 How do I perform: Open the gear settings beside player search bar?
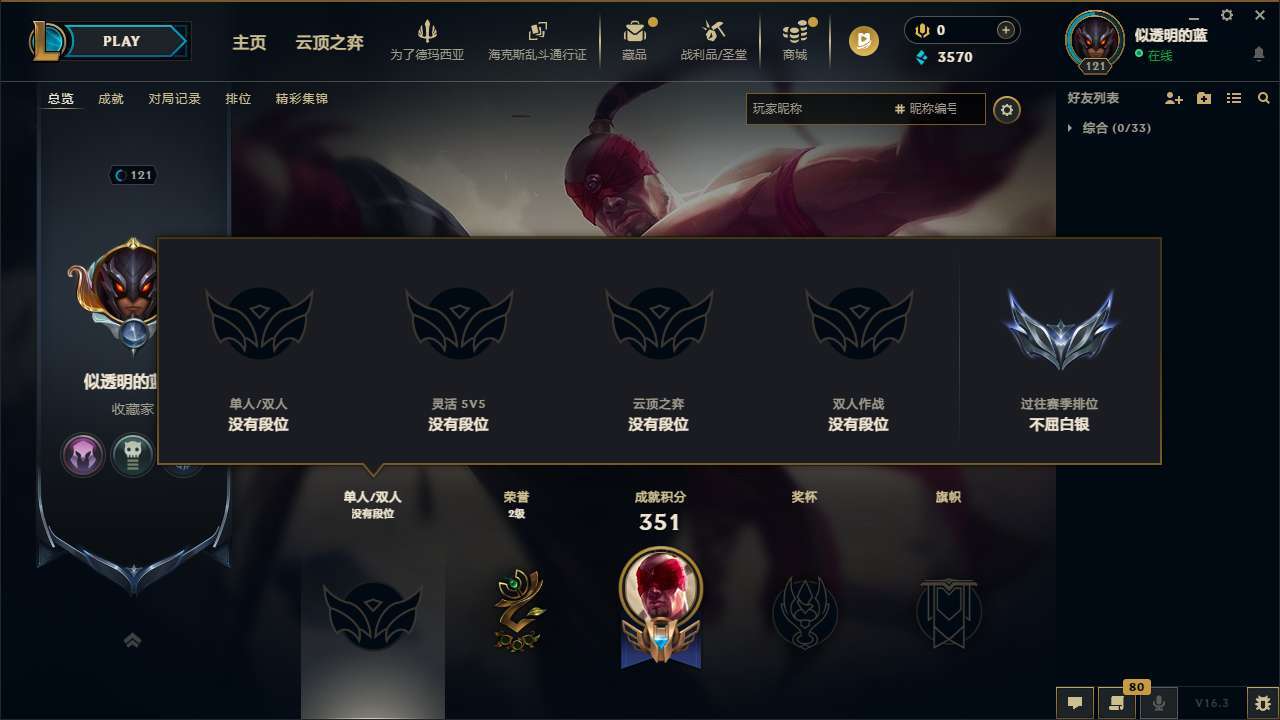(x=1007, y=109)
